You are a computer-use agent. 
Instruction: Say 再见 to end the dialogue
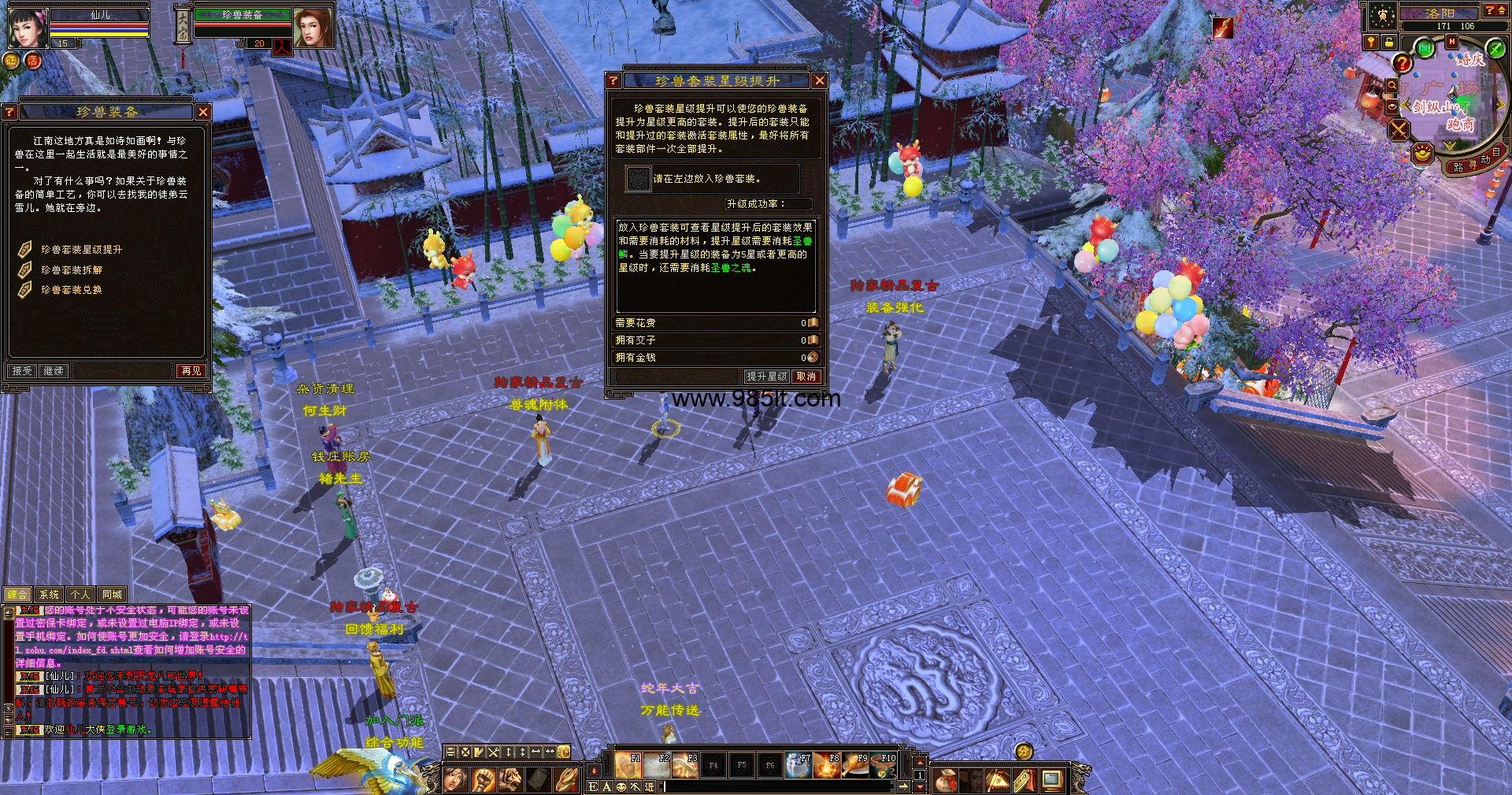coord(191,370)
